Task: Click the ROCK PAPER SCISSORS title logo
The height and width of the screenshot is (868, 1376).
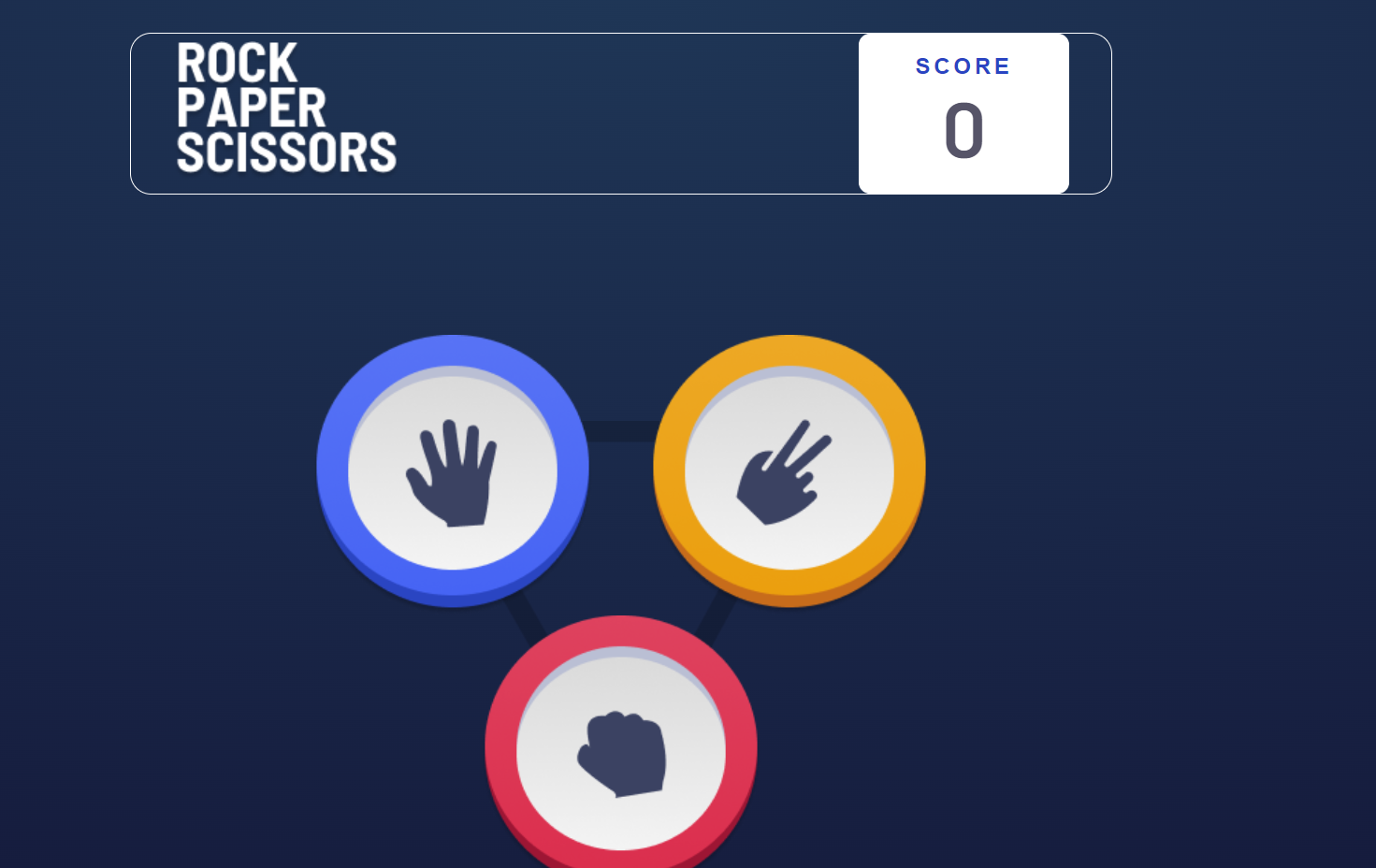Action: [x=285, y=109]
